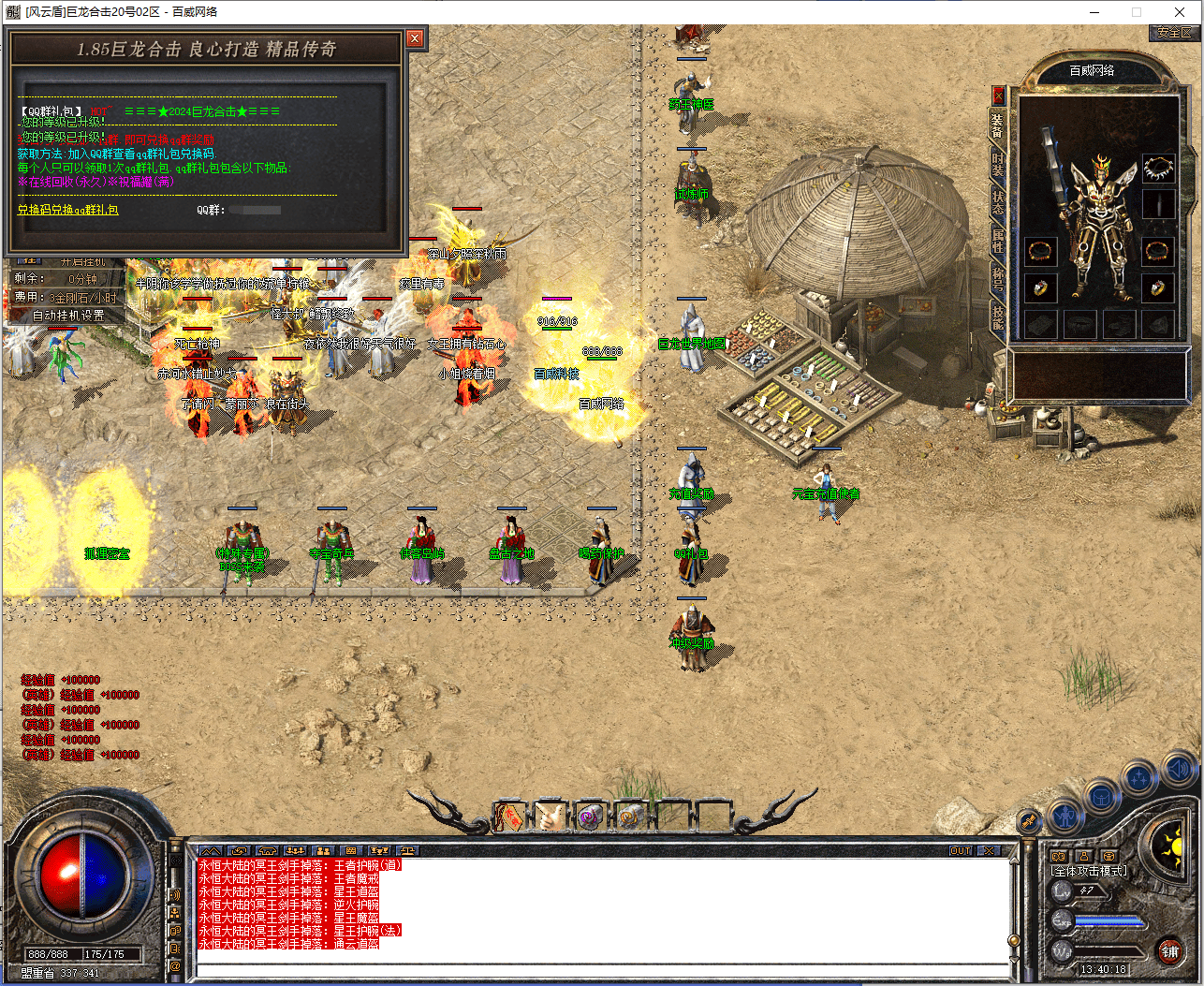Click the 兑换码兑换qq群礼包 redemption link
The image size is (1204, 986).
coord(68,210)
